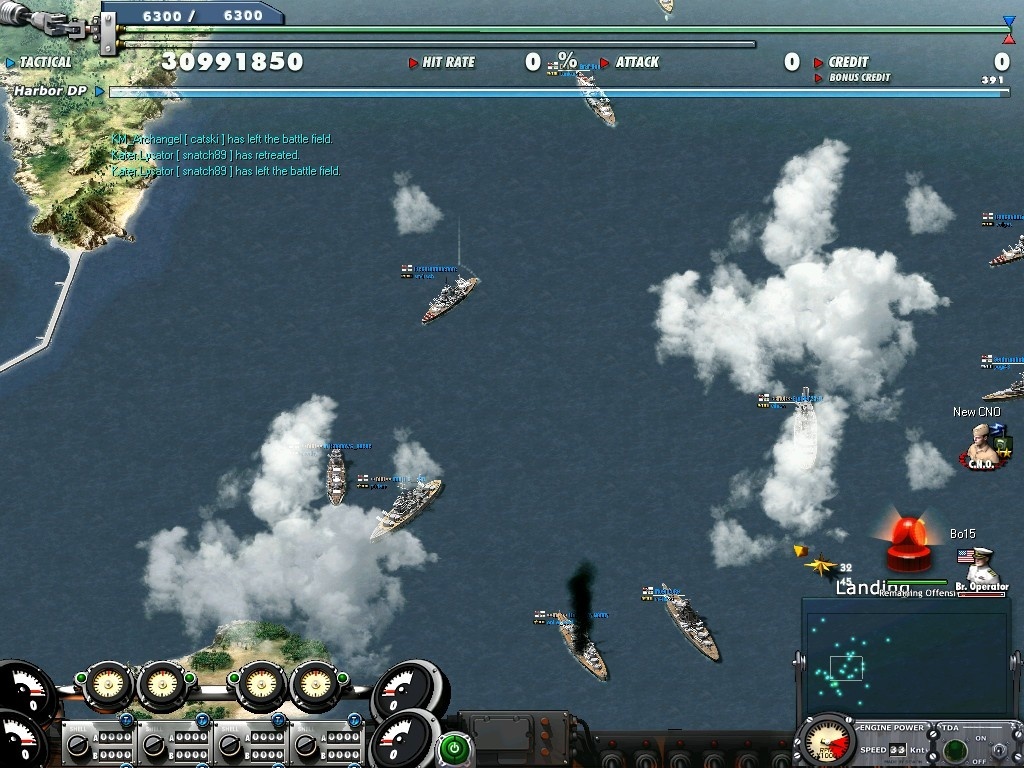Click the TDA green radar scope
The image size is (1024, 768).
pos(954,749)
